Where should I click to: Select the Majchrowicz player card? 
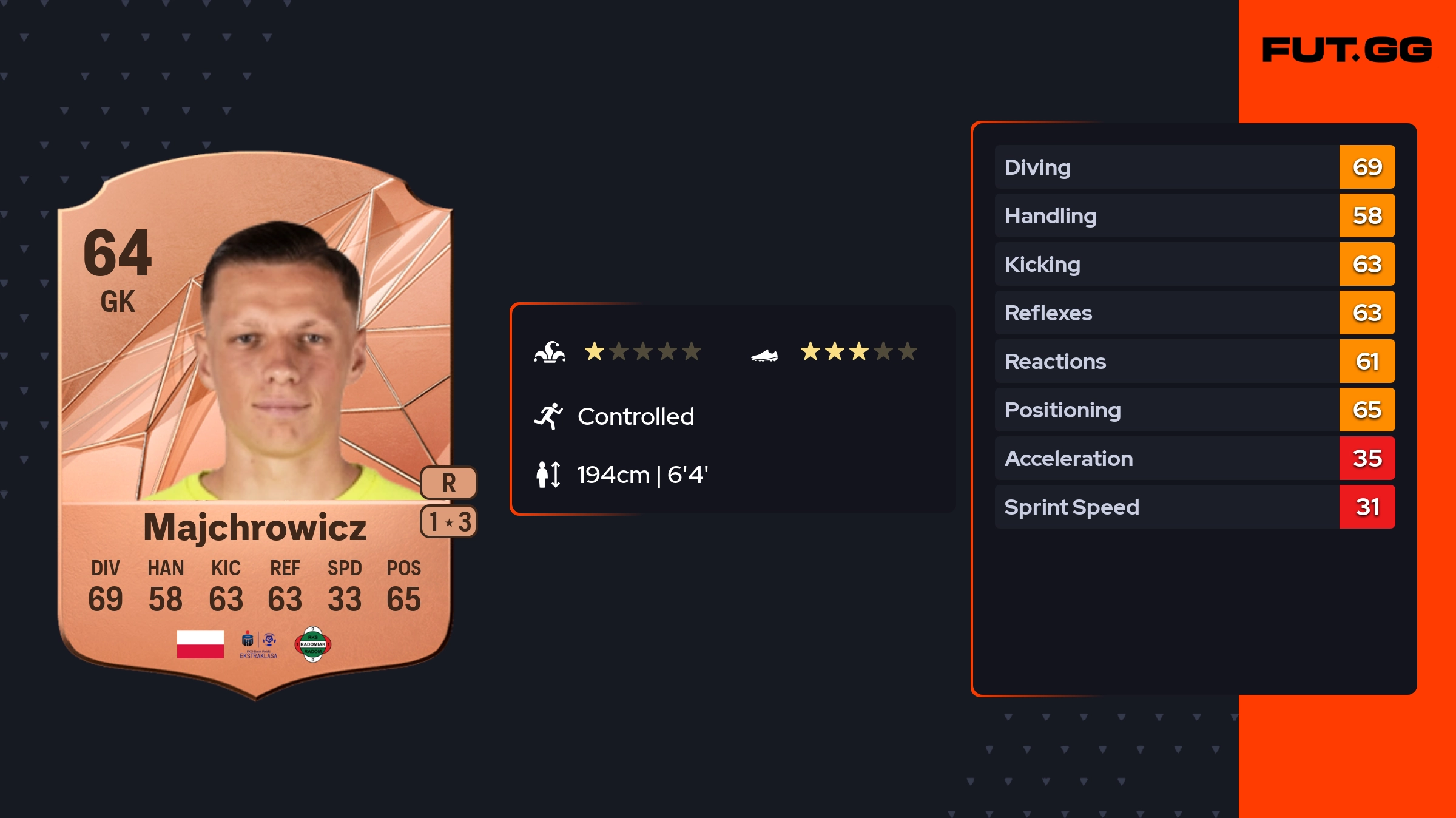tap(255, 425)
